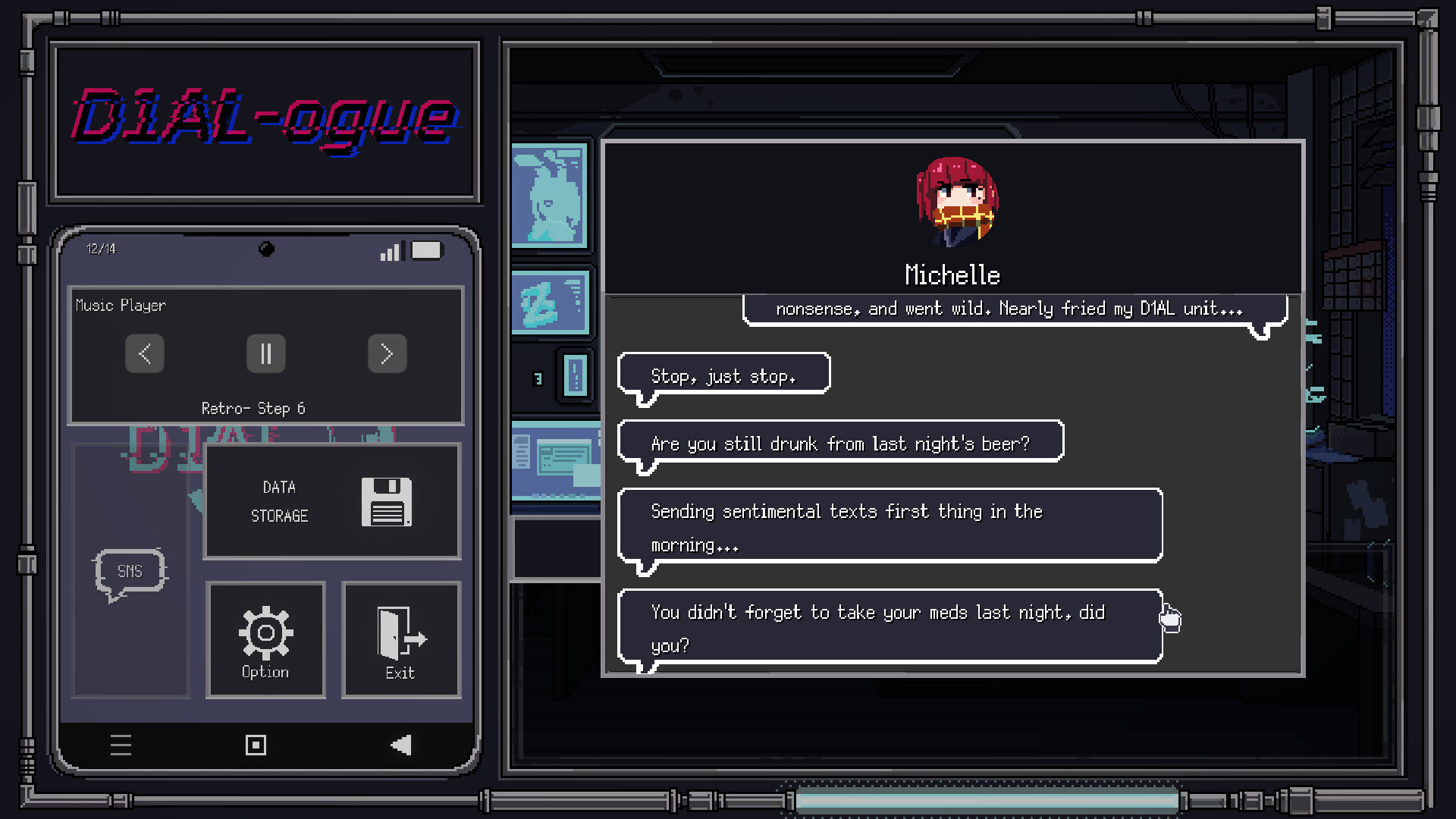Choose the drunk from beer question

coord(840,442)
